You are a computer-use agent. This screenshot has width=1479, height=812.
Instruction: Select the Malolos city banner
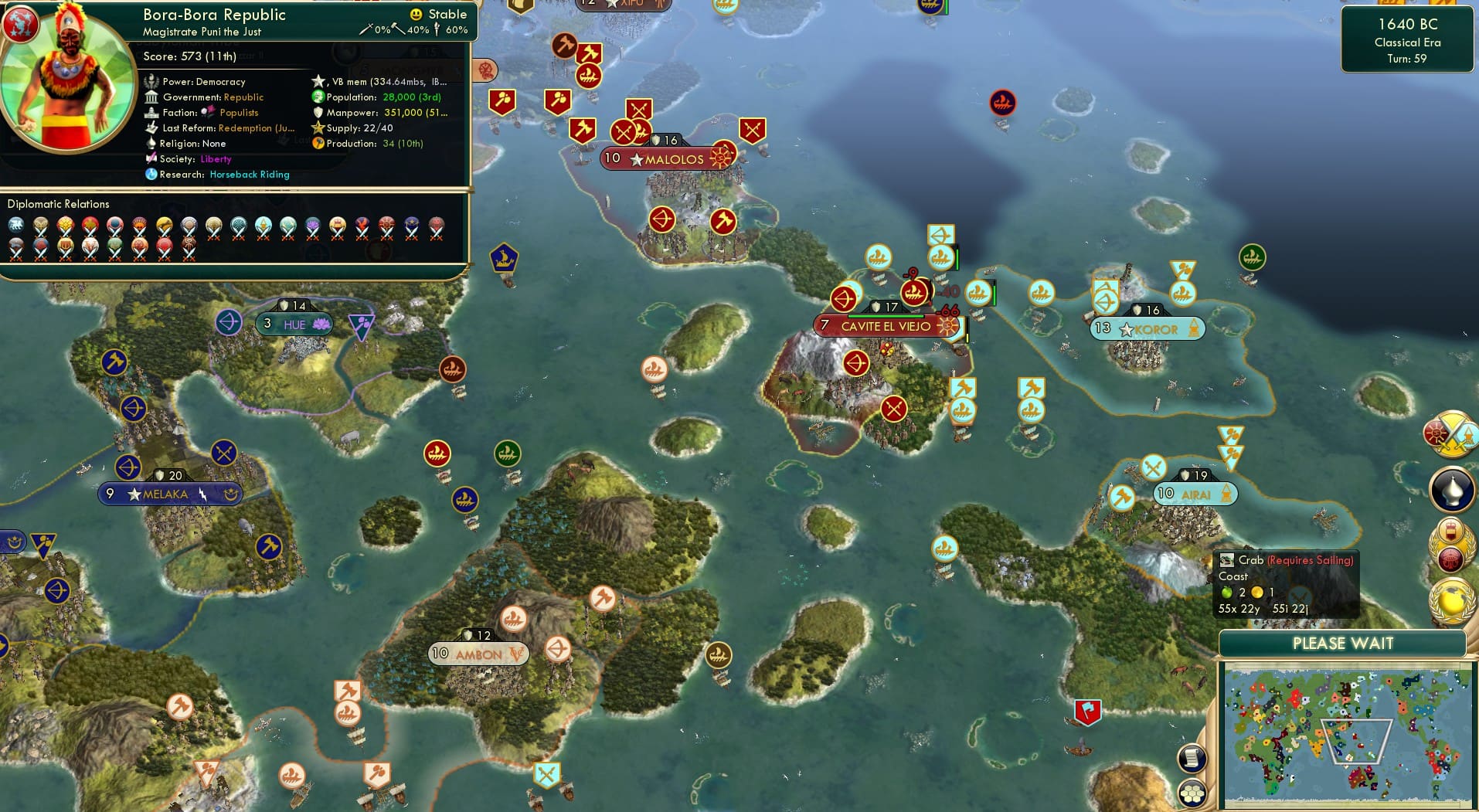(x=668, y=158)
